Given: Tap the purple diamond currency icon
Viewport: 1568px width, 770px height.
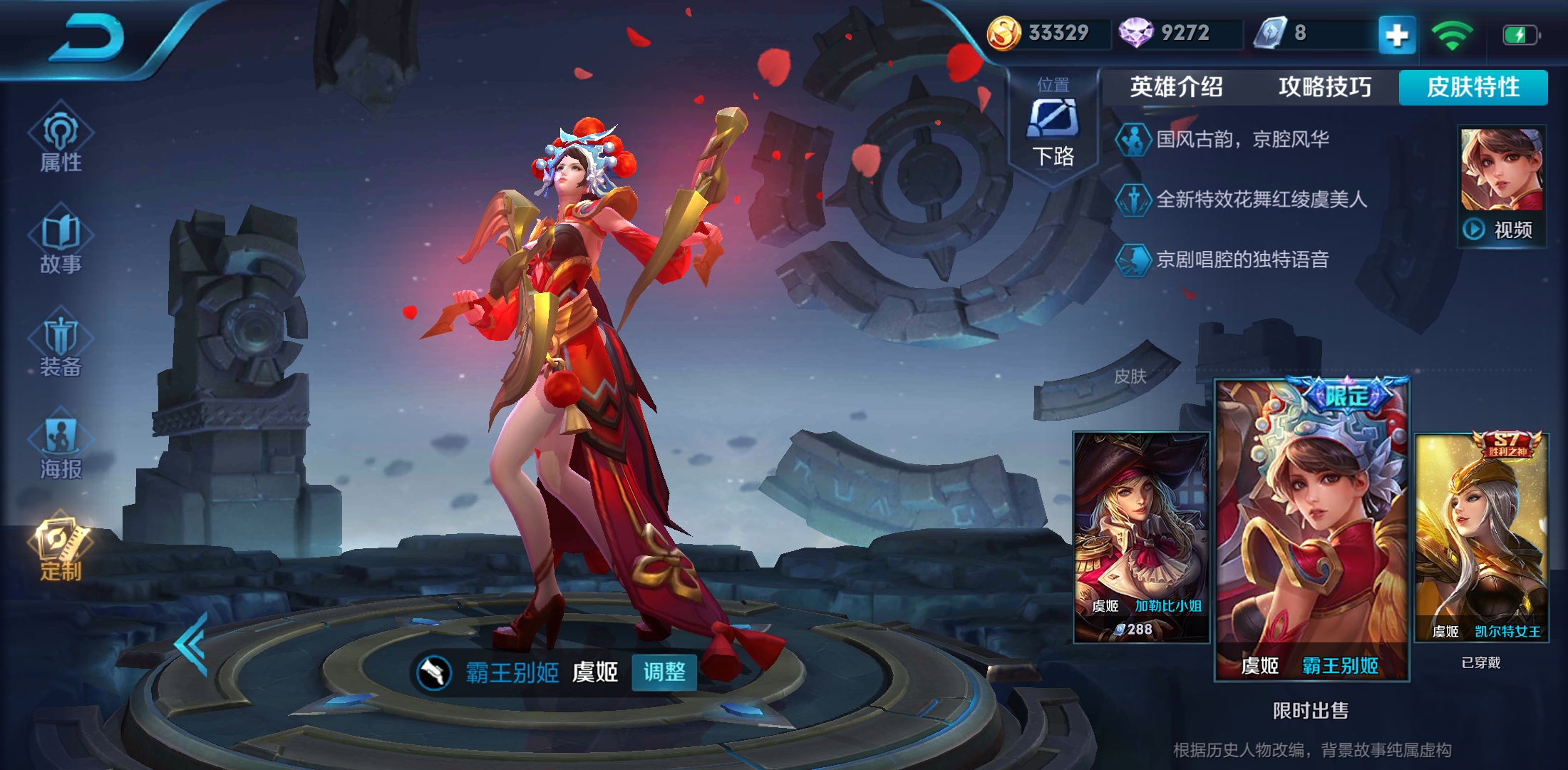Looking at the screenshot, I should click(1135, 33).
